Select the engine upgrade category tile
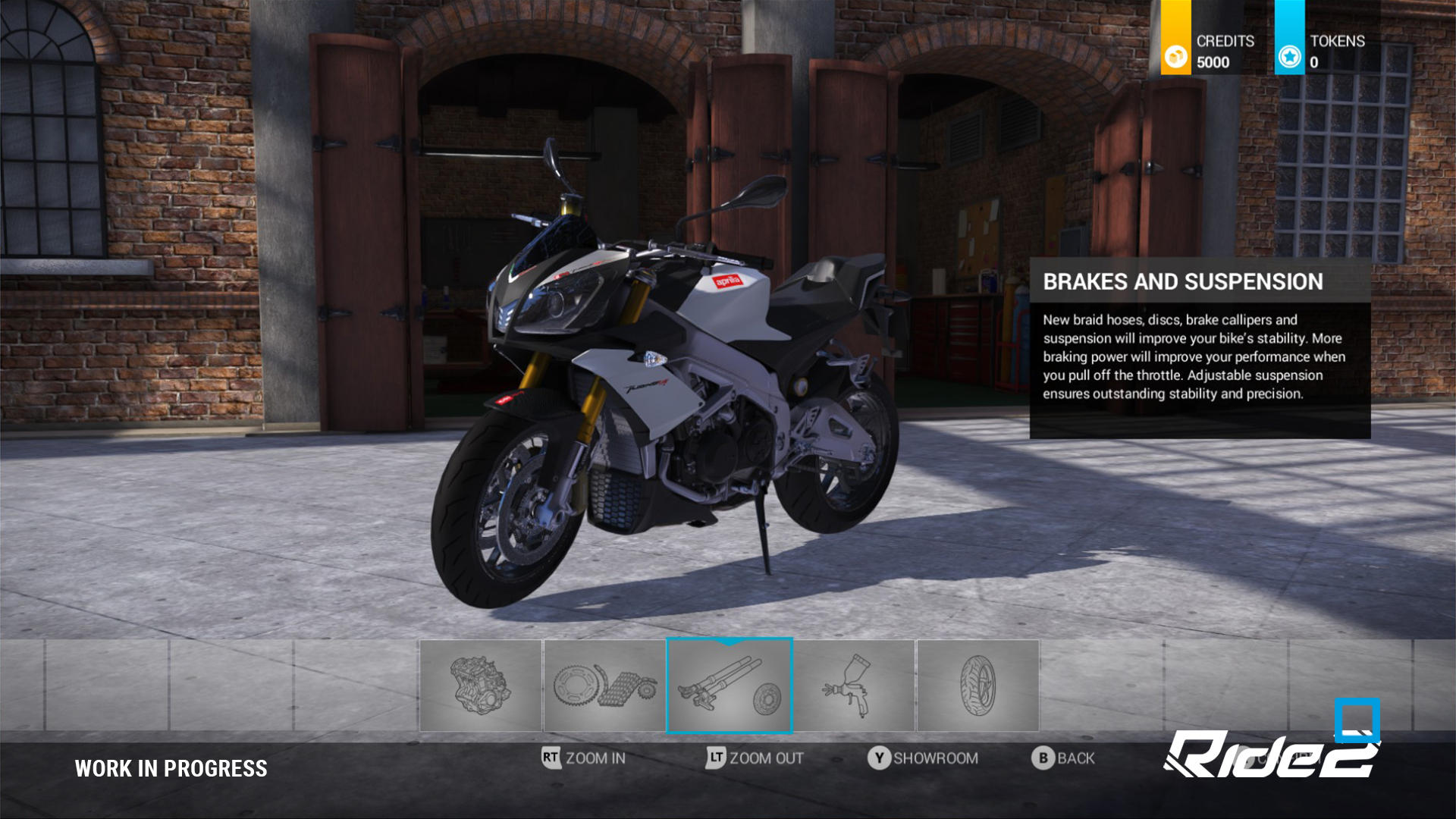This screenshot has width=1456, height=819. (x=481, y=686)
